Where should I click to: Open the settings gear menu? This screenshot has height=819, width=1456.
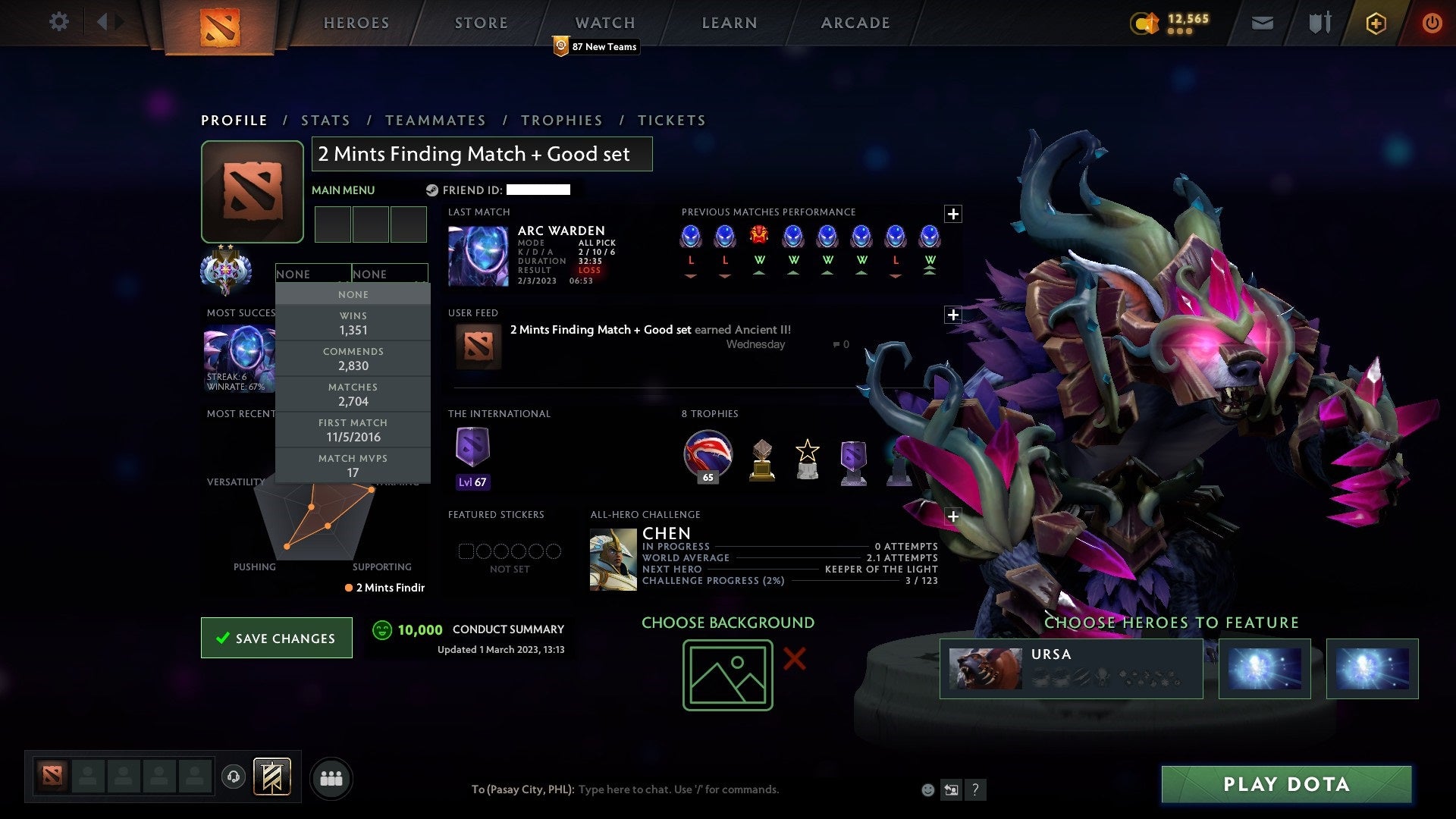click(59, 22)
